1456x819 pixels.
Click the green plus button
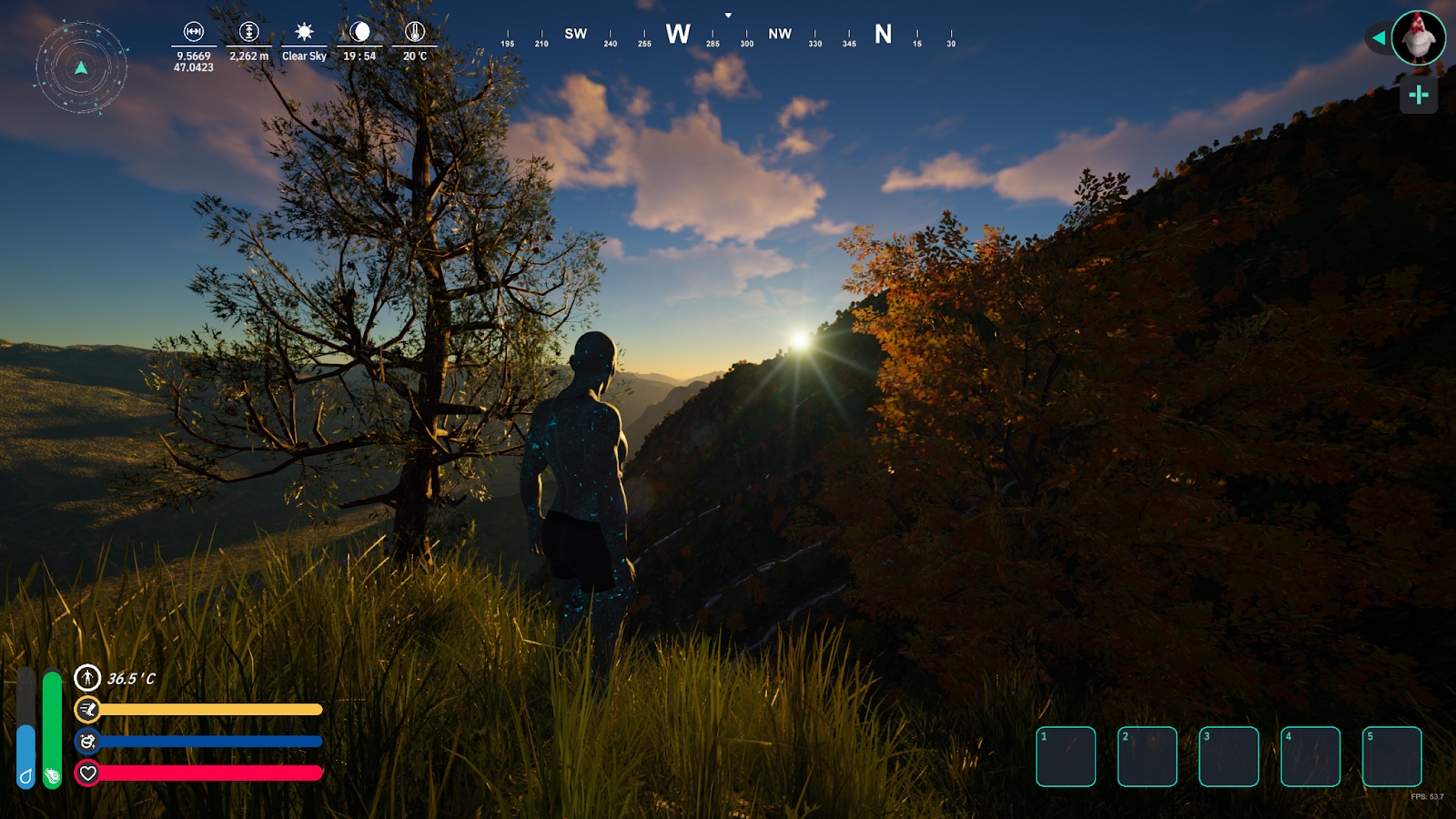coord(1418,95)
